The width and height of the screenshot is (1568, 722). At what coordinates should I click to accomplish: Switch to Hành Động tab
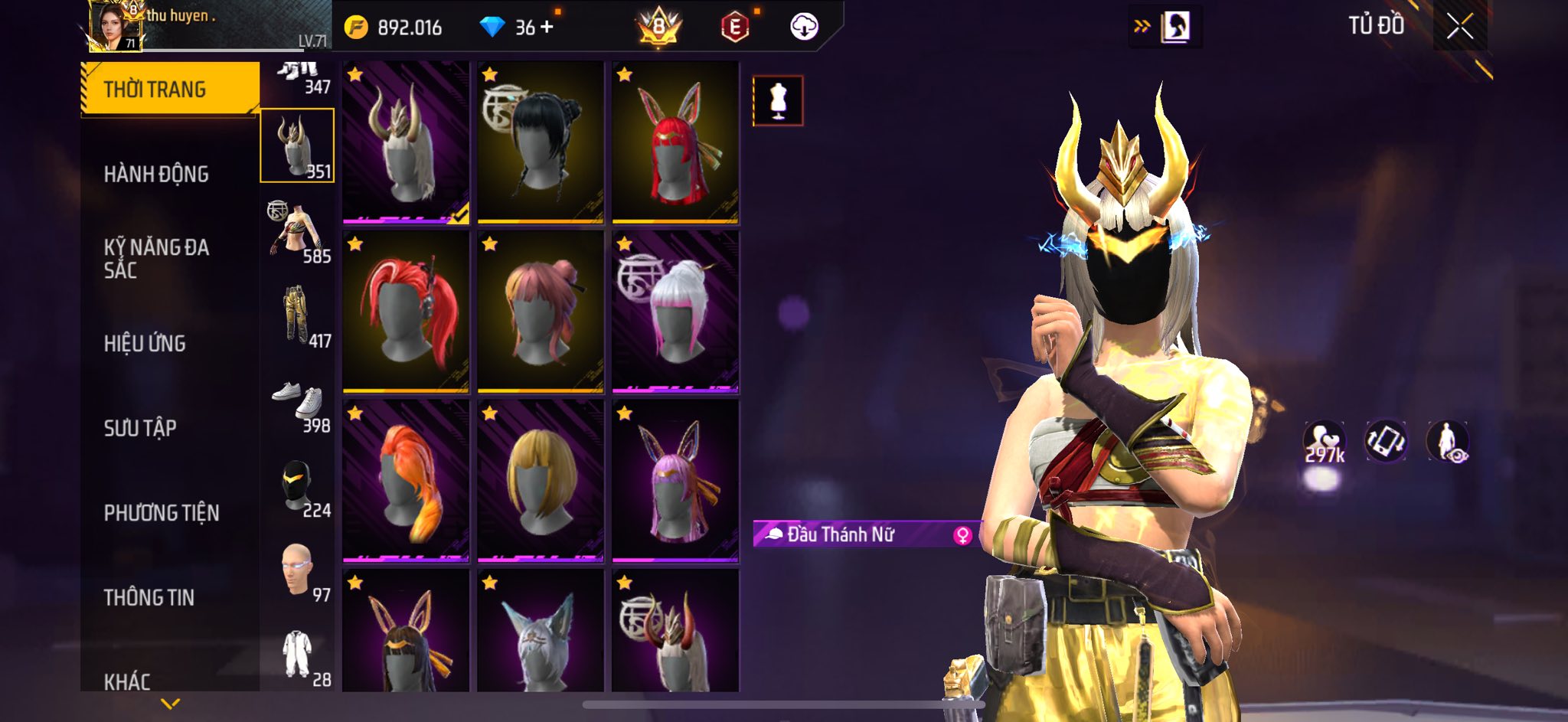pyautogui.click(x=156, y=175)
